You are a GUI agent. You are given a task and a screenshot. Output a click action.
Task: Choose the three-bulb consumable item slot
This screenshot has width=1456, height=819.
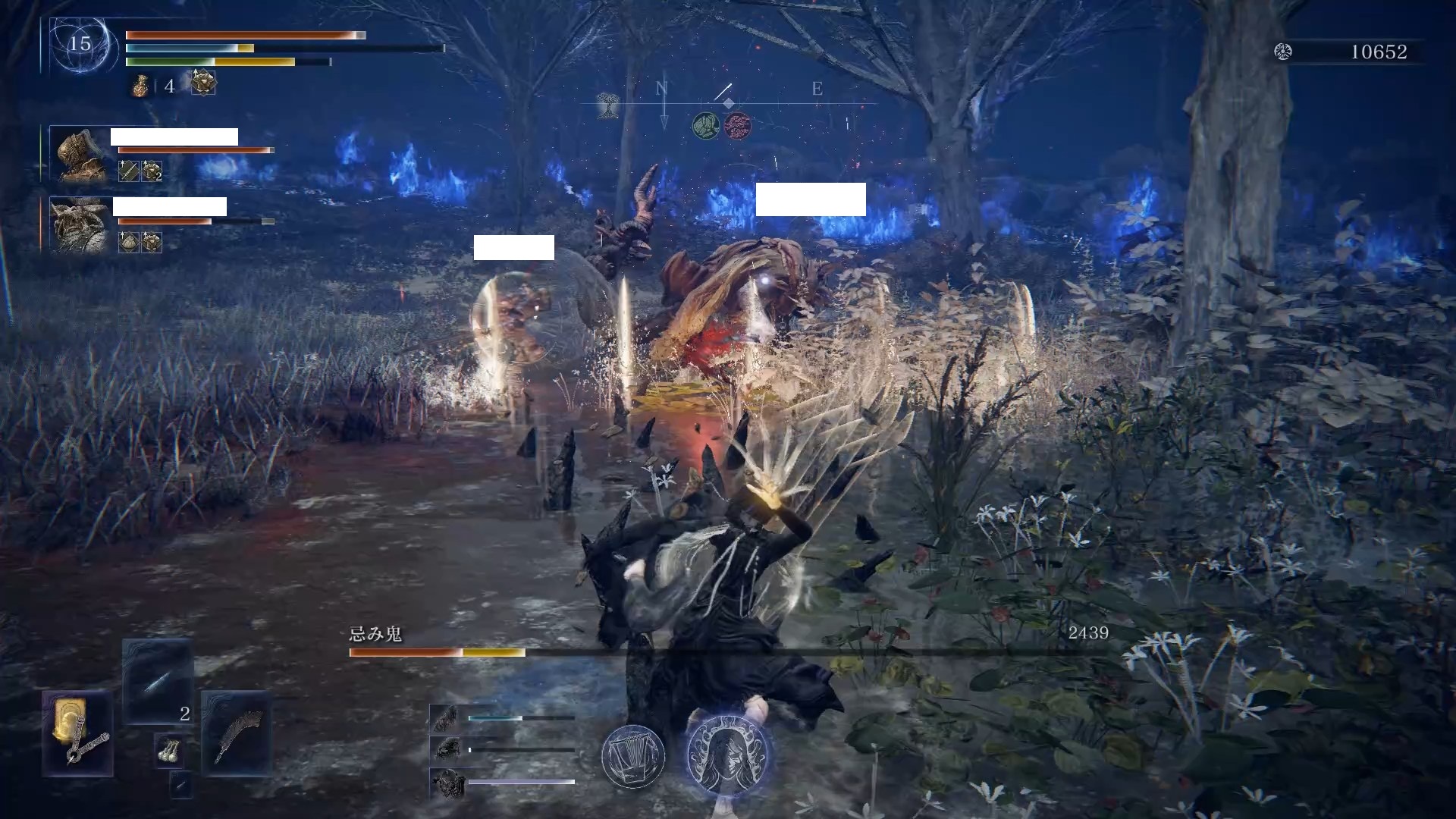(x=168, y=752)
